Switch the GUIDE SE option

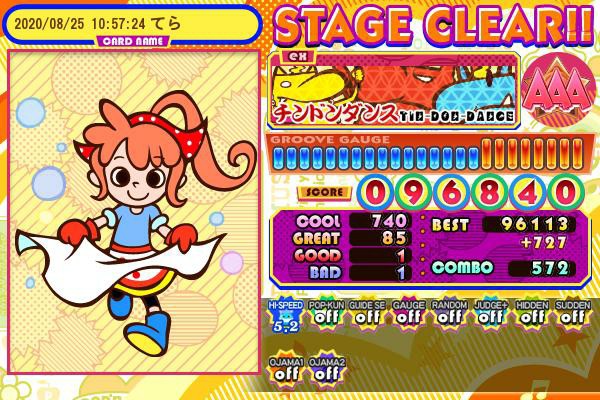click(x=366, y=315)
